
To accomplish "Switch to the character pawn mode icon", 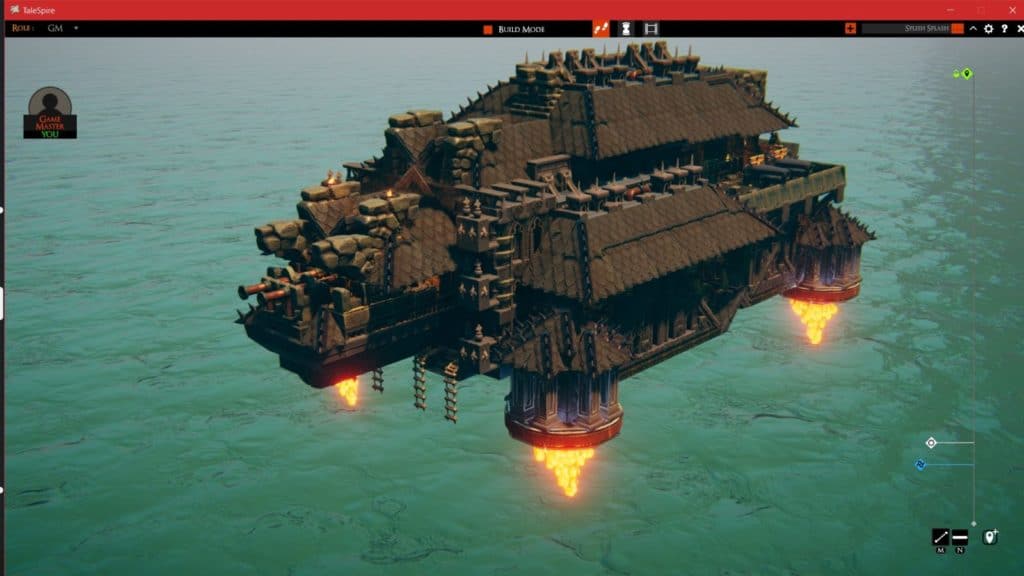I will tap(626, 29).
